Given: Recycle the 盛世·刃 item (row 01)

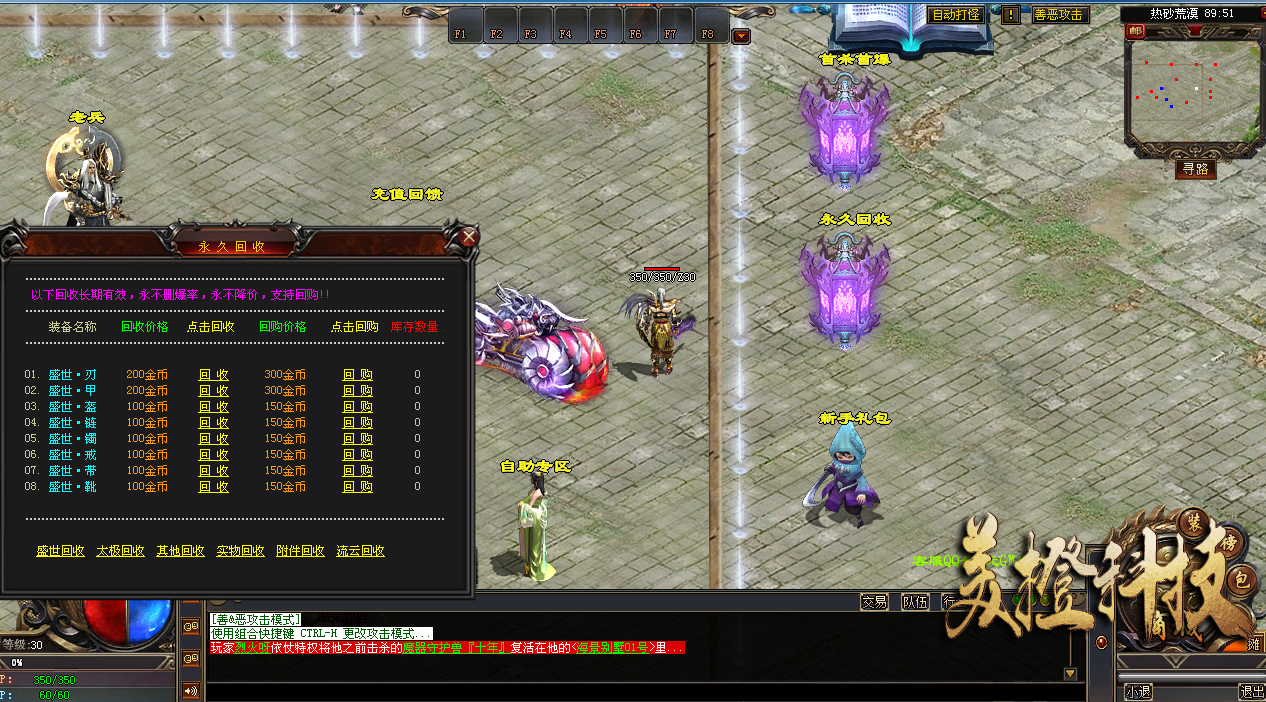Looking at the screenshot, I should [x=213, y=375].
